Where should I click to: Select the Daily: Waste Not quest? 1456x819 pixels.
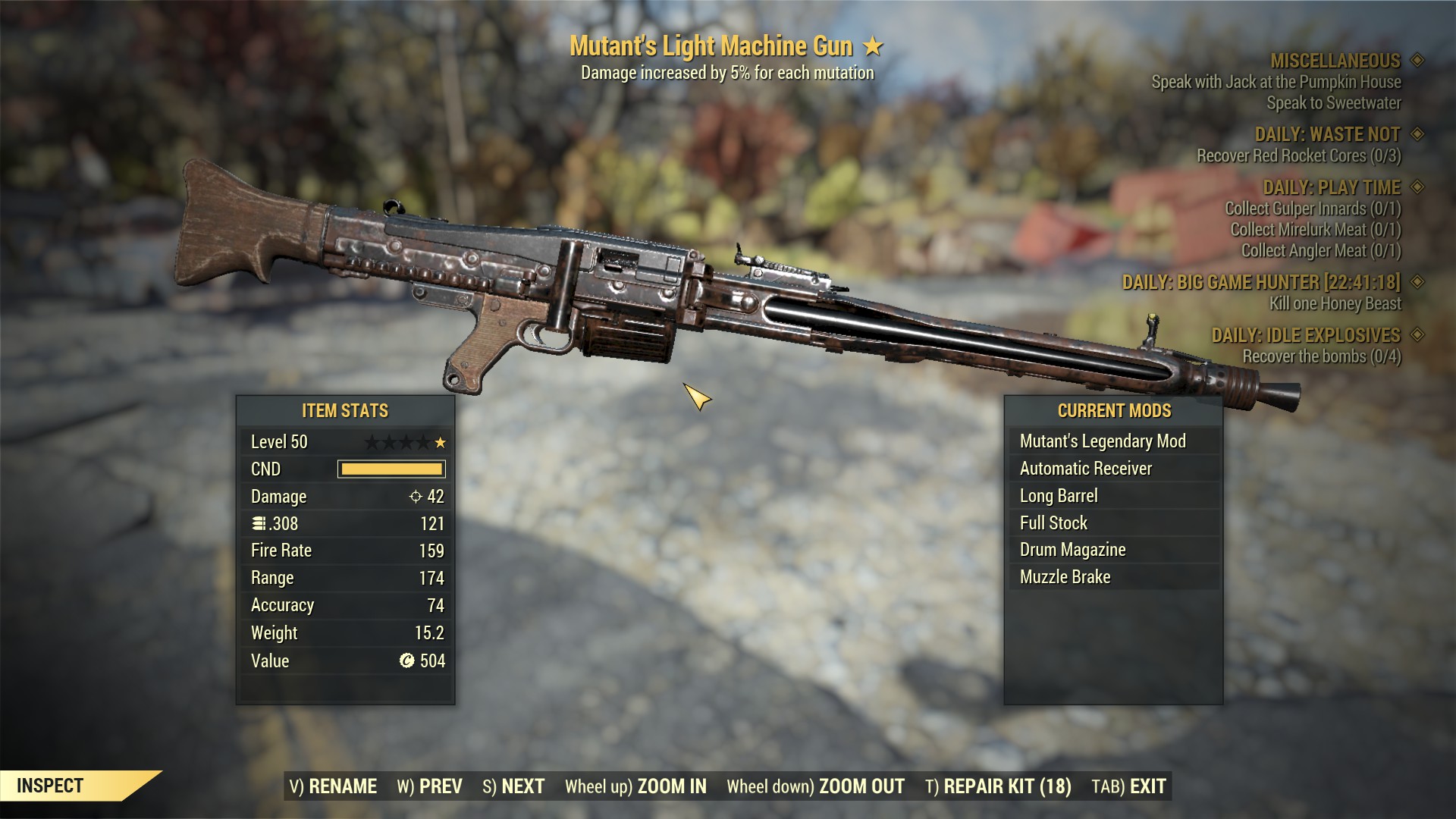coord(1327,134)
